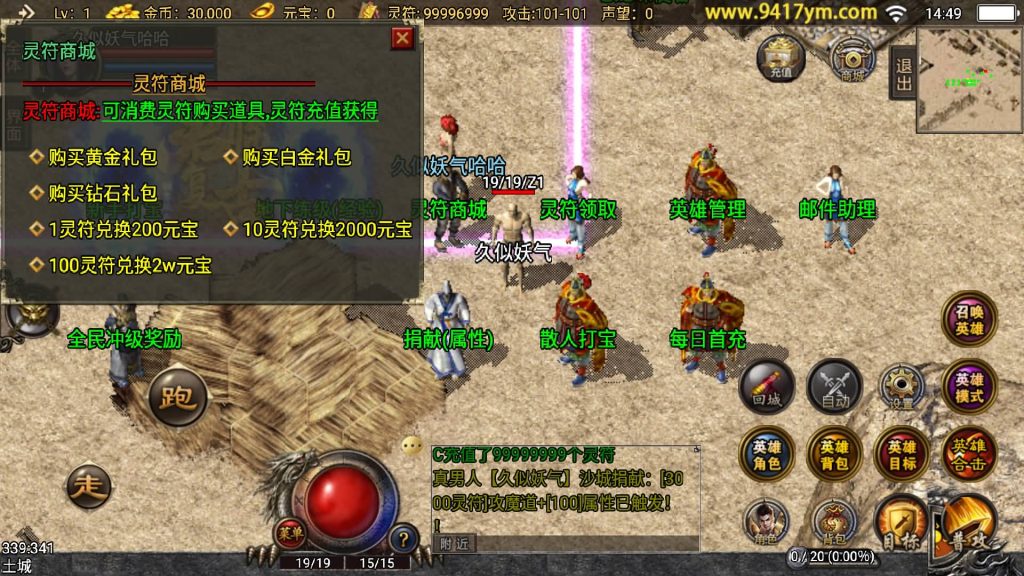Open the minimap
Image resolution: width=1024 pixels, height=576 pixels.
[x=968, y=80]
